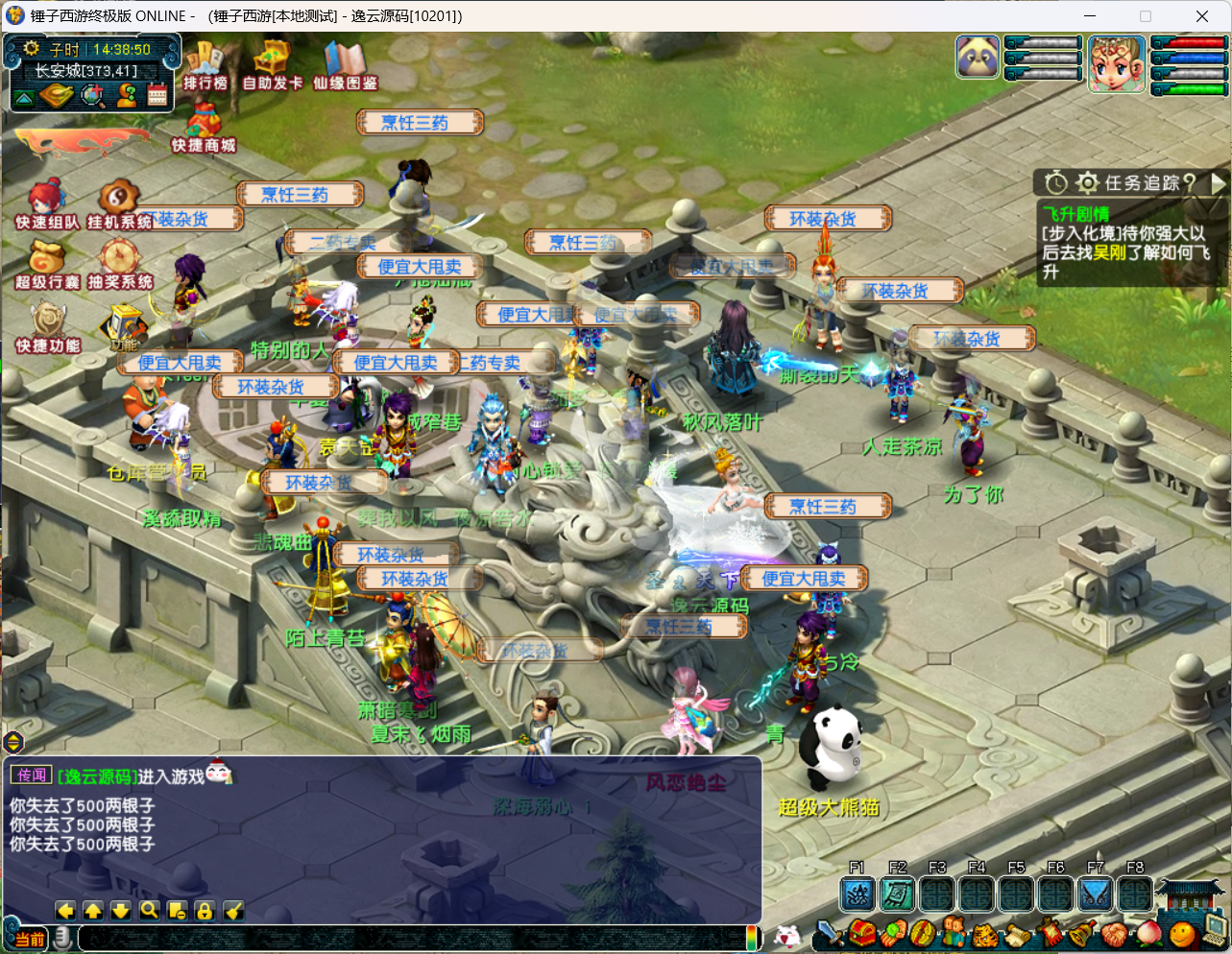Expand the 任务追踪 quest tracker arrow
This screenshot has width=1232, height=954.
(x=1219, y=182)
